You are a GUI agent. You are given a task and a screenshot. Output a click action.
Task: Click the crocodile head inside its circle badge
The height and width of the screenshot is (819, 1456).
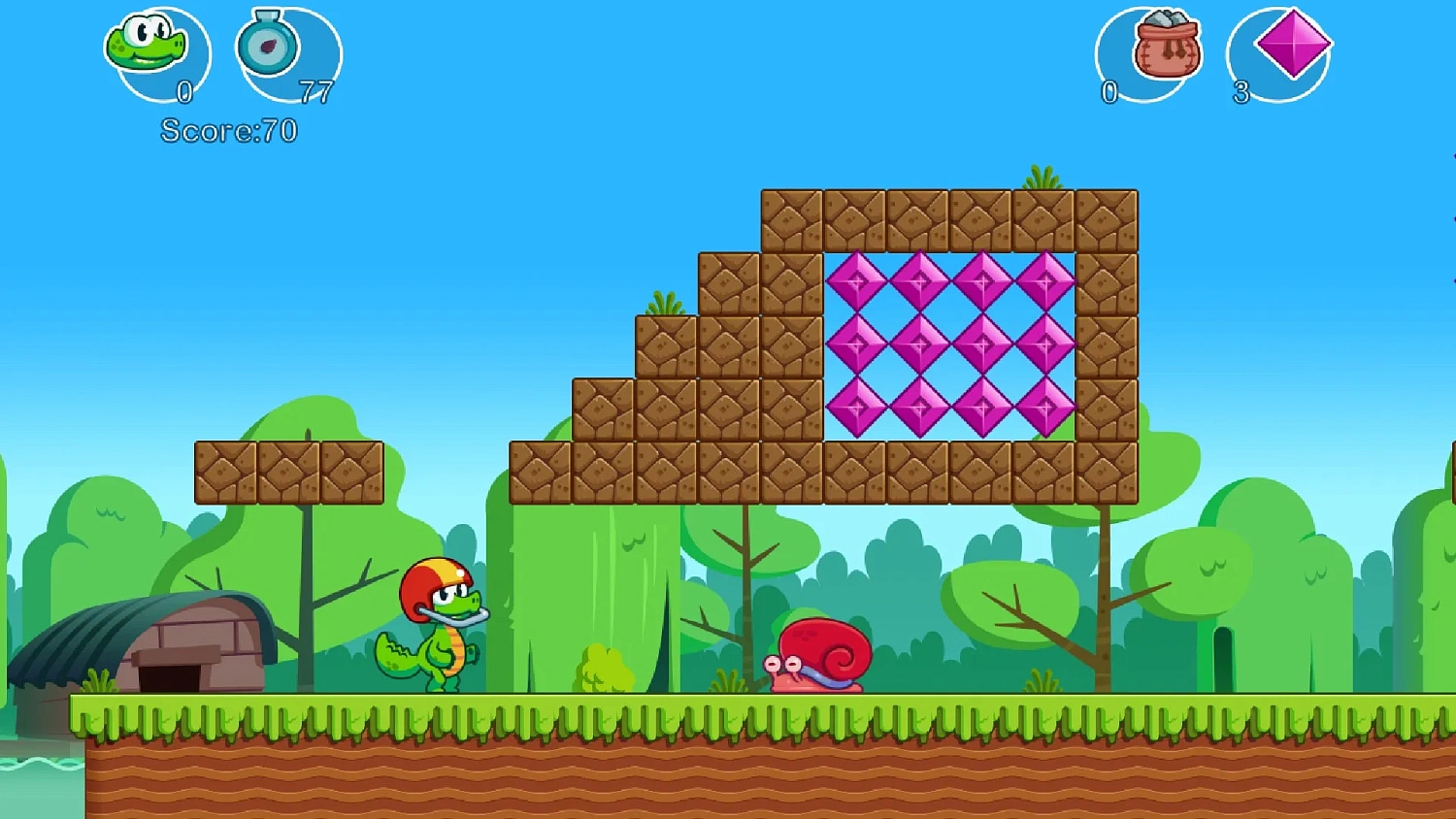coord(148,44)
